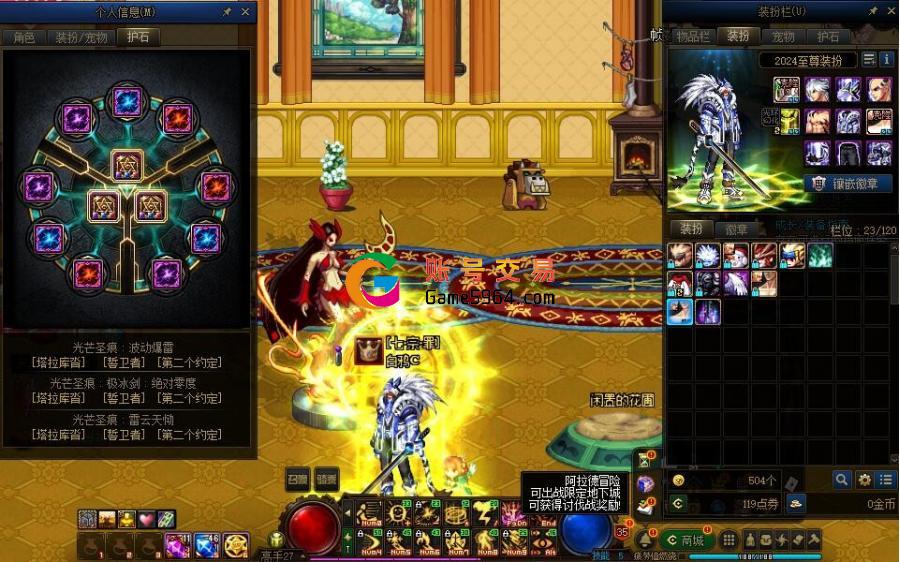
Task: Select the white-haired avatar in equipped slots
Action: pos(818,90)
